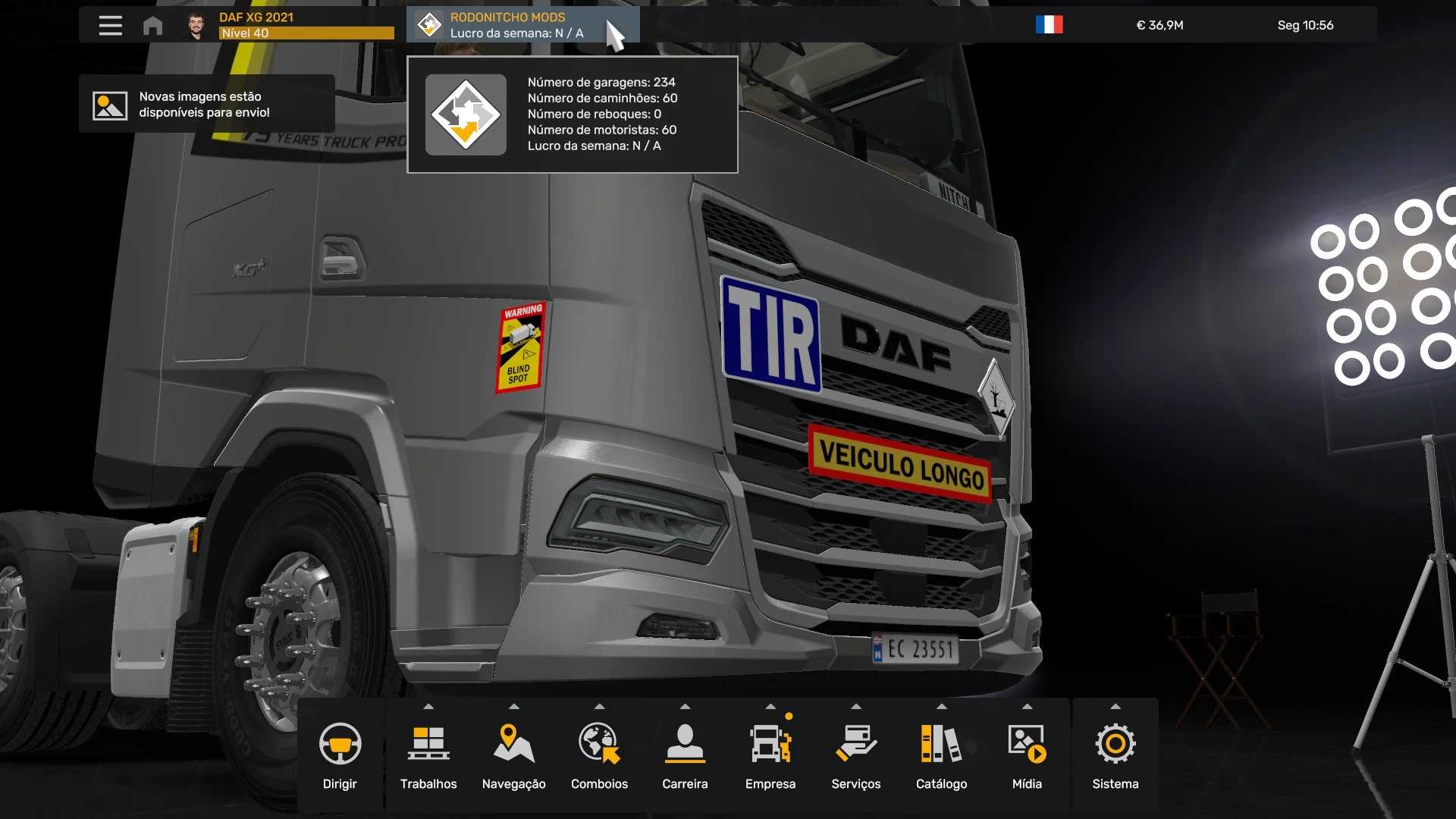Open the hamburger menu in top bar
This screenshot has height=819, width=1456.
(110, 25)
